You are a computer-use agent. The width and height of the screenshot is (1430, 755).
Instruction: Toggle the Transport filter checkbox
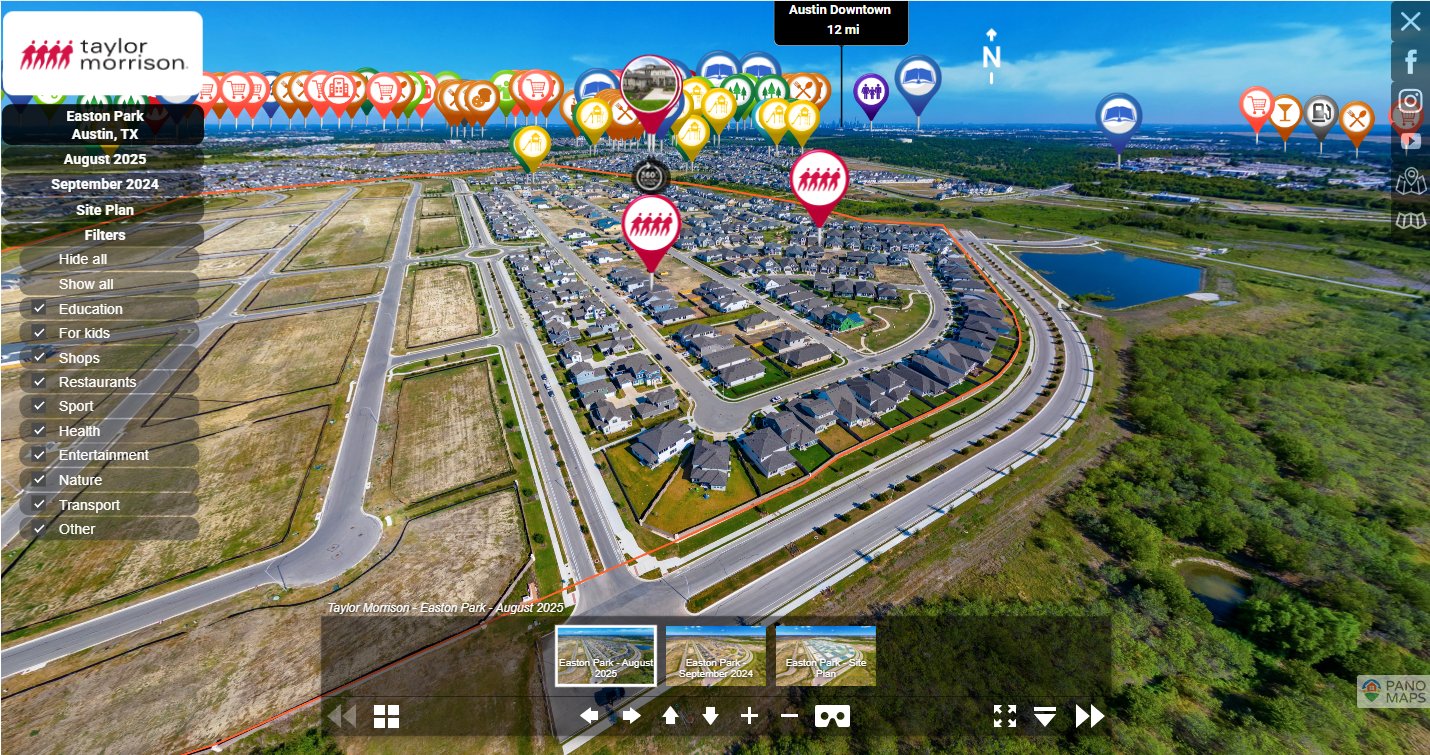click(x=39, y=505)
